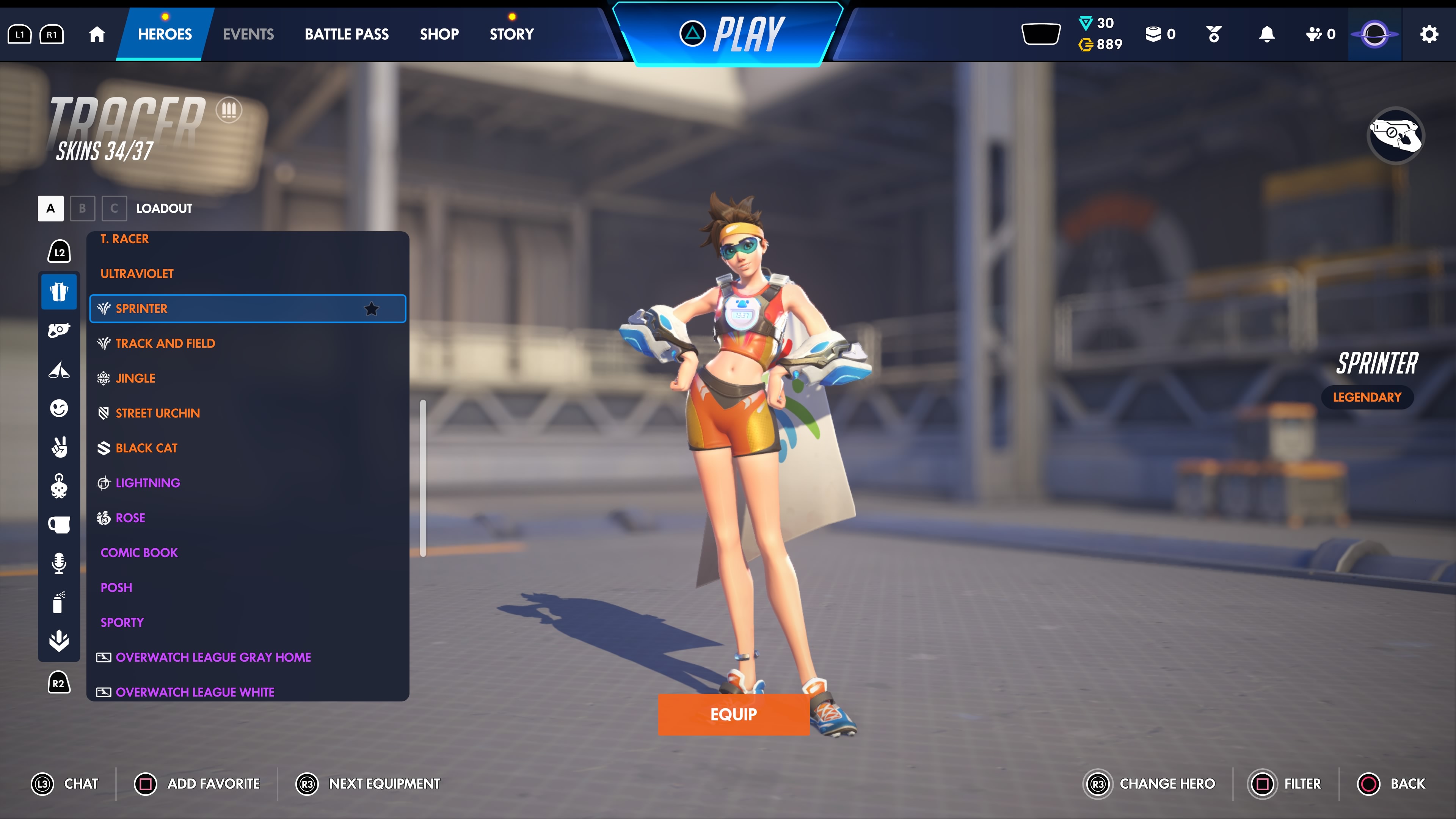
Task: Open the voice lines microphone category
Action: coord(59,562)
